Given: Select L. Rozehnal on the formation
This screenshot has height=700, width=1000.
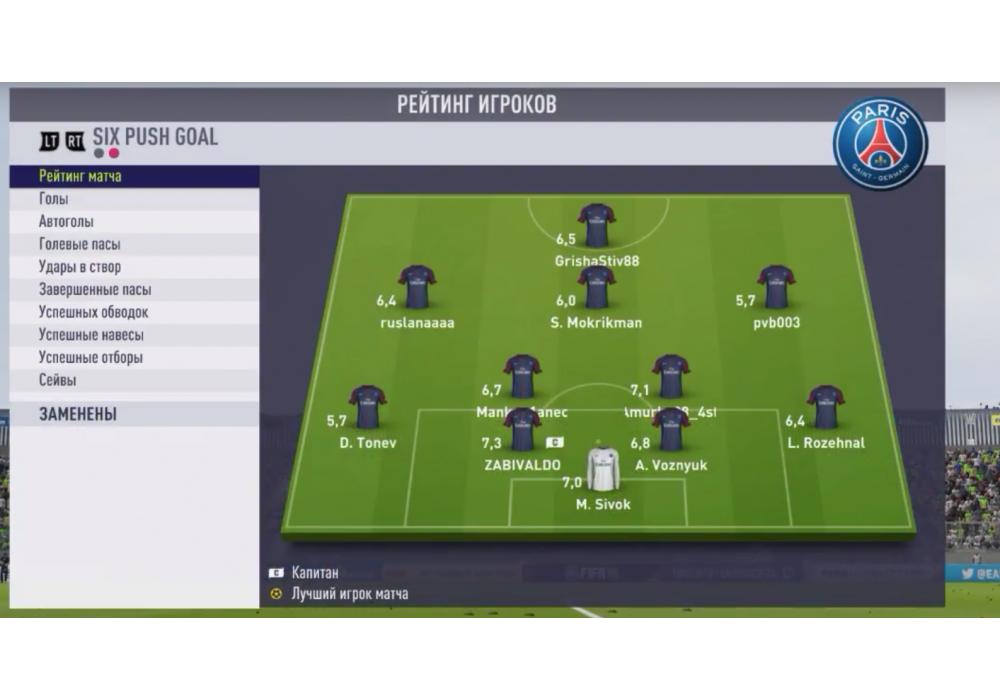Looking at the screenshot, I should click(x=826, y=408).
